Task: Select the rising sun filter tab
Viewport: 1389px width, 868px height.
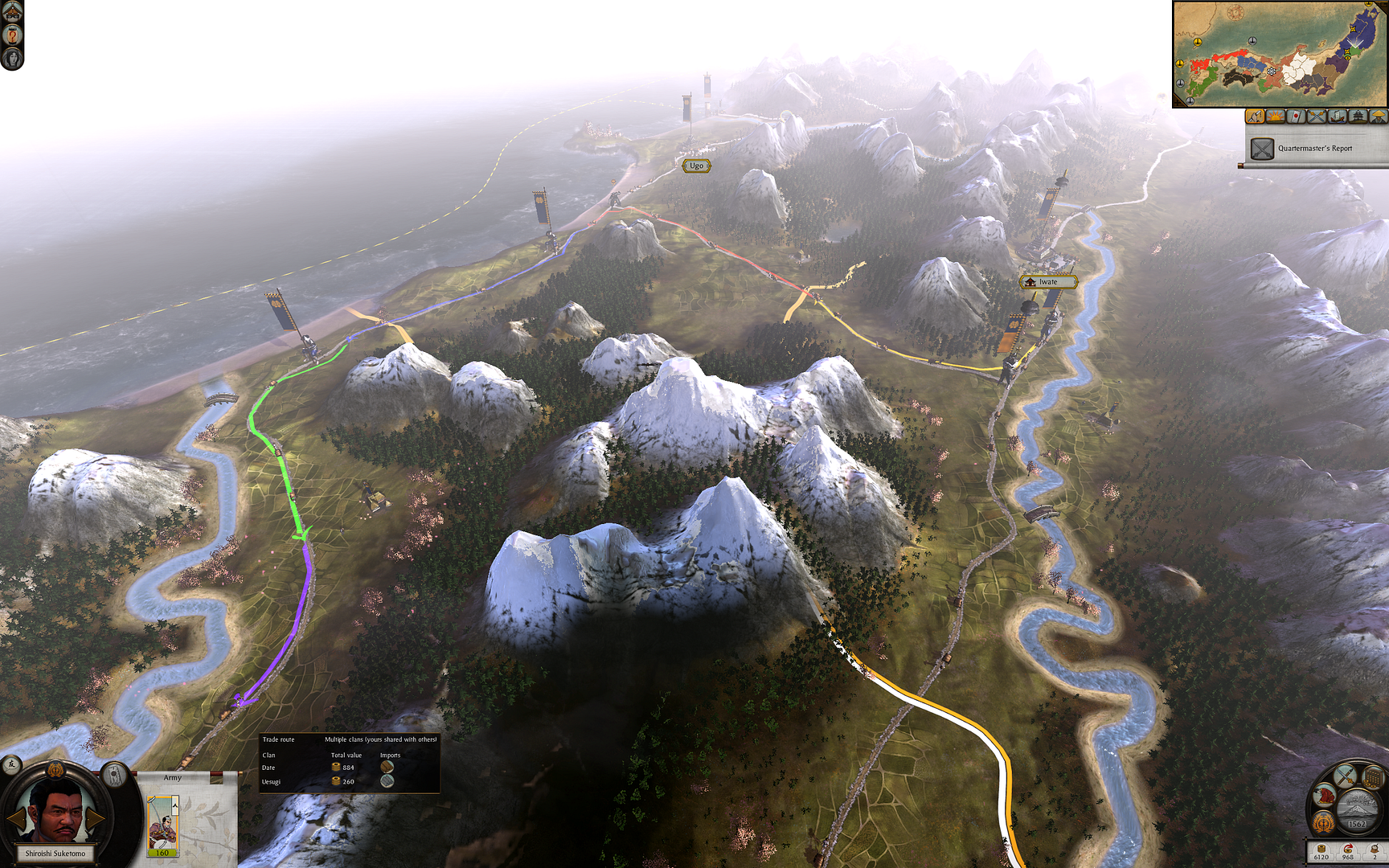Action: pyautogui.click(x=1276, y=117)
